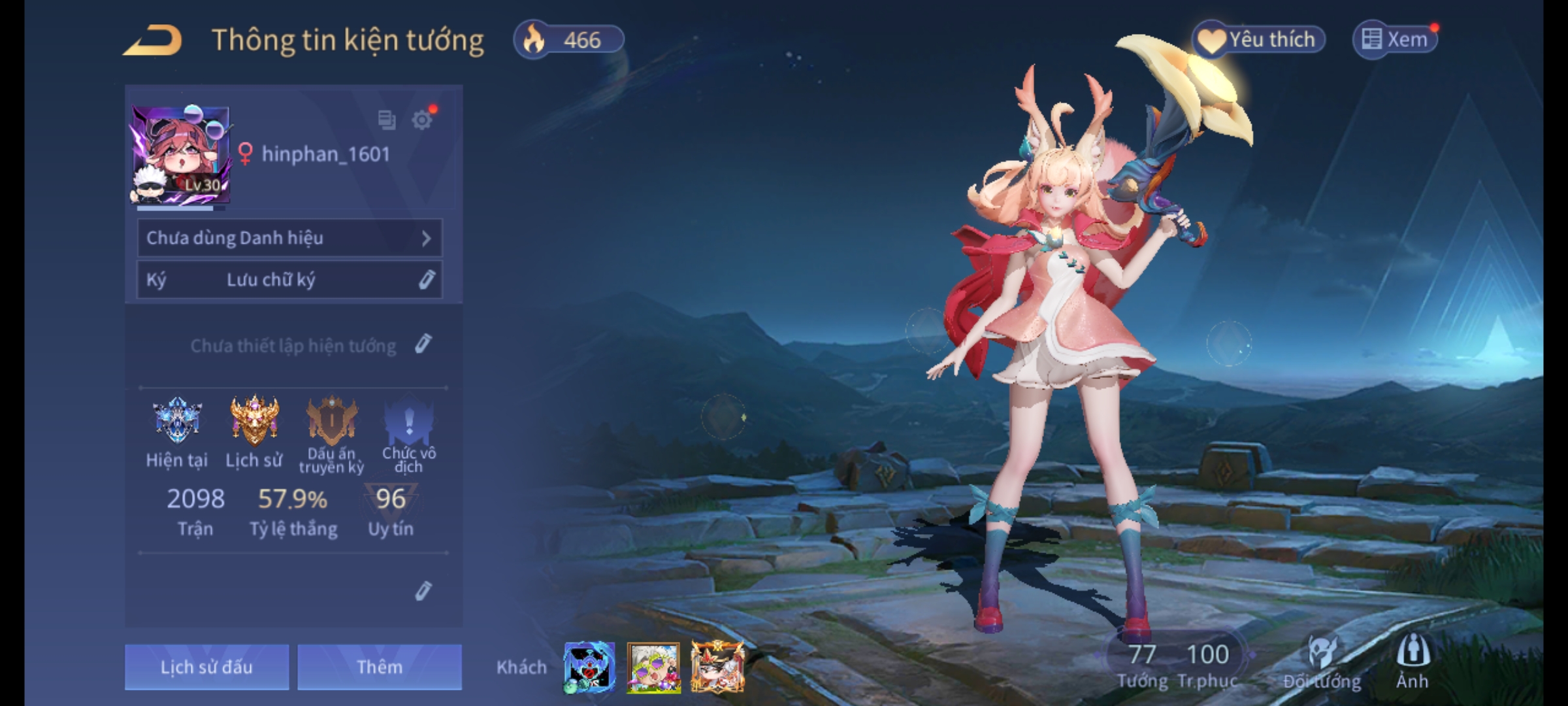Open the Dấu ấn truyền kỳ badge
The image size is (1568, 706).
332,420
